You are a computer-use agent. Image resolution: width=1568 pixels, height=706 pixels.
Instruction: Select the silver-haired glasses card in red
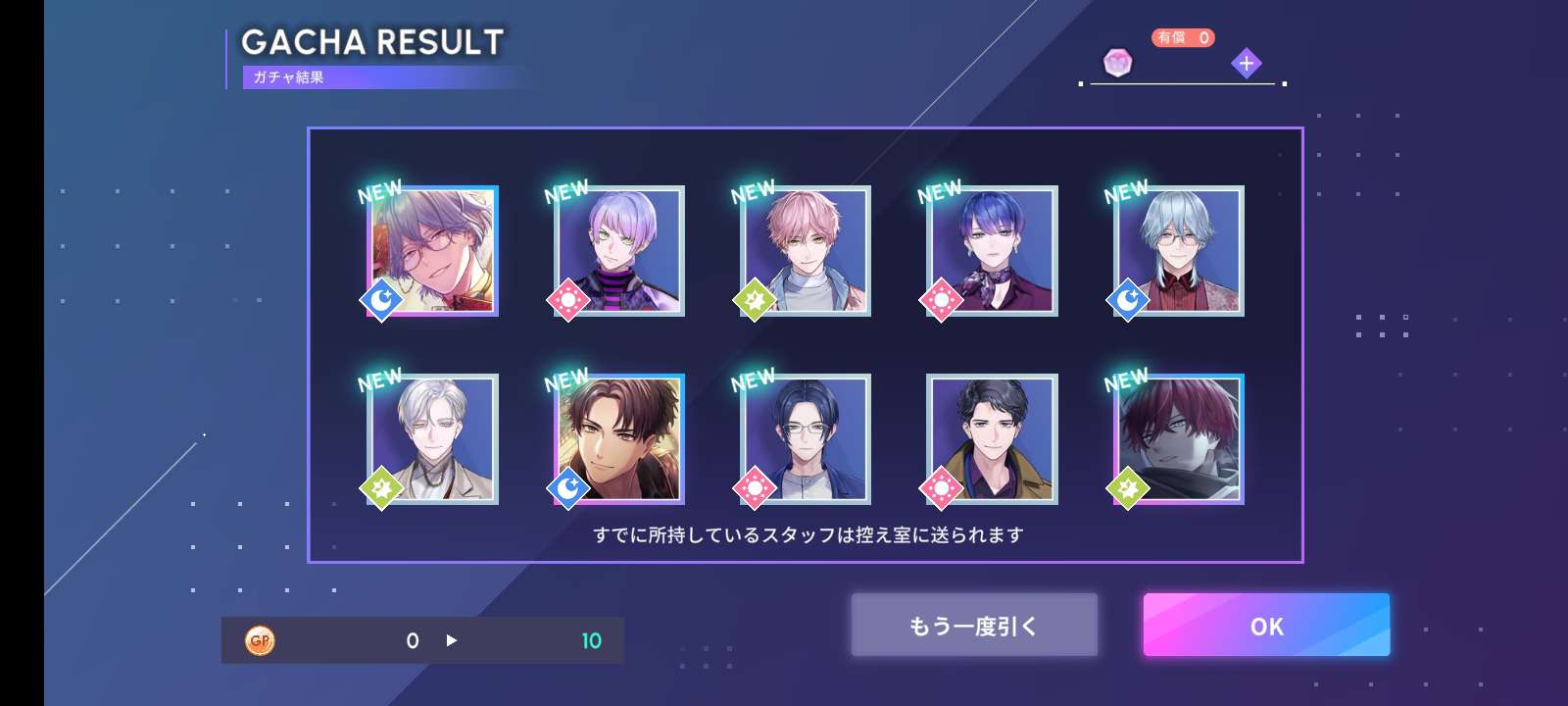[x=1179, y=251]
